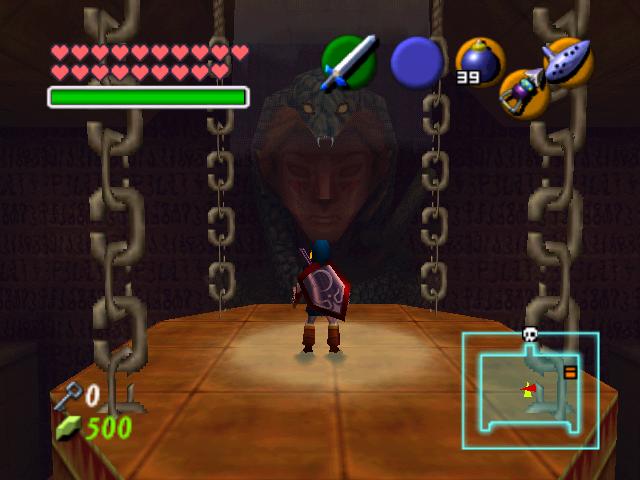The image size is (640, 480).
Task: Click the boss skull marker on the minimap
Action: point(530,336)
